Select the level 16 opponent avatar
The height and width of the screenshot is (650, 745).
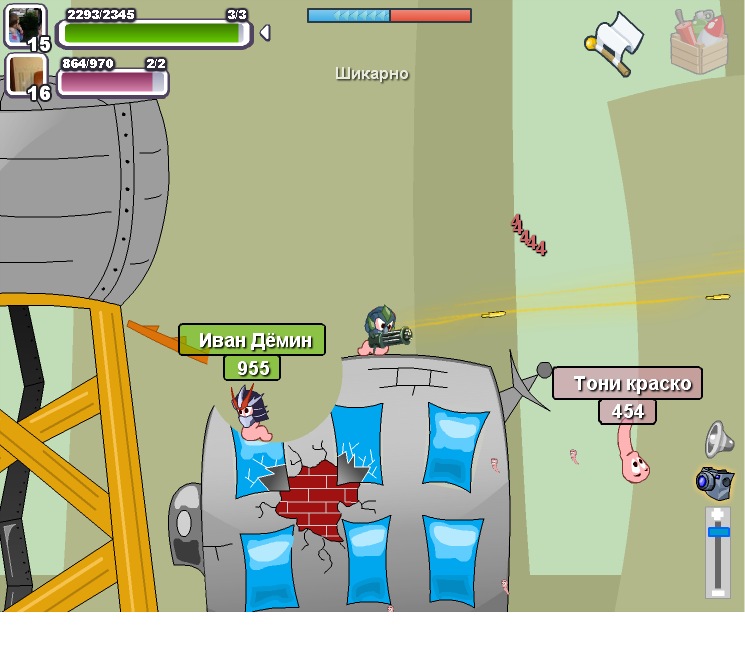click(26, 75)
